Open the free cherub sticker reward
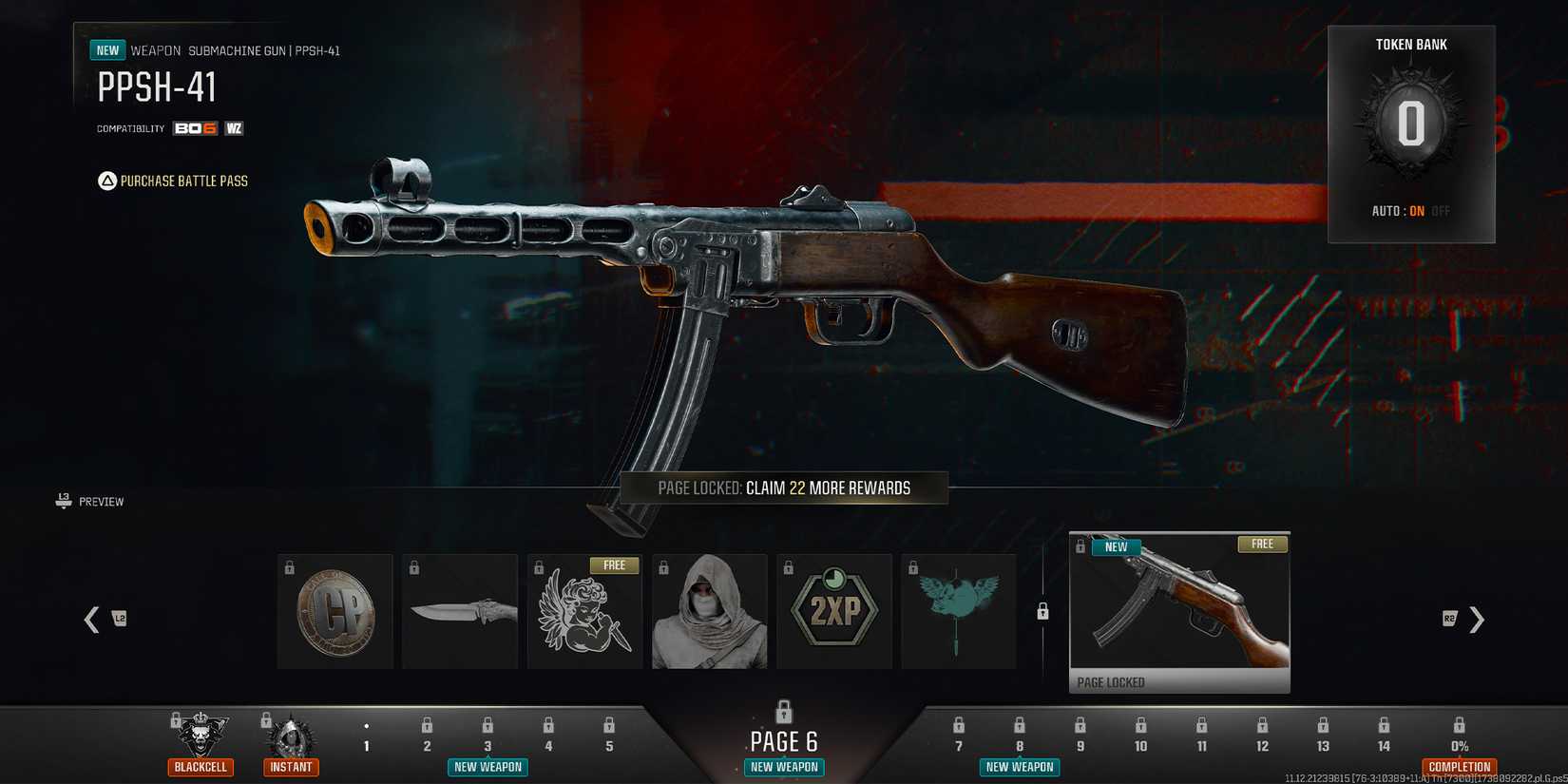Image resolution: width=1568 pixels, height=784 pixels. (x=584, y=610)
